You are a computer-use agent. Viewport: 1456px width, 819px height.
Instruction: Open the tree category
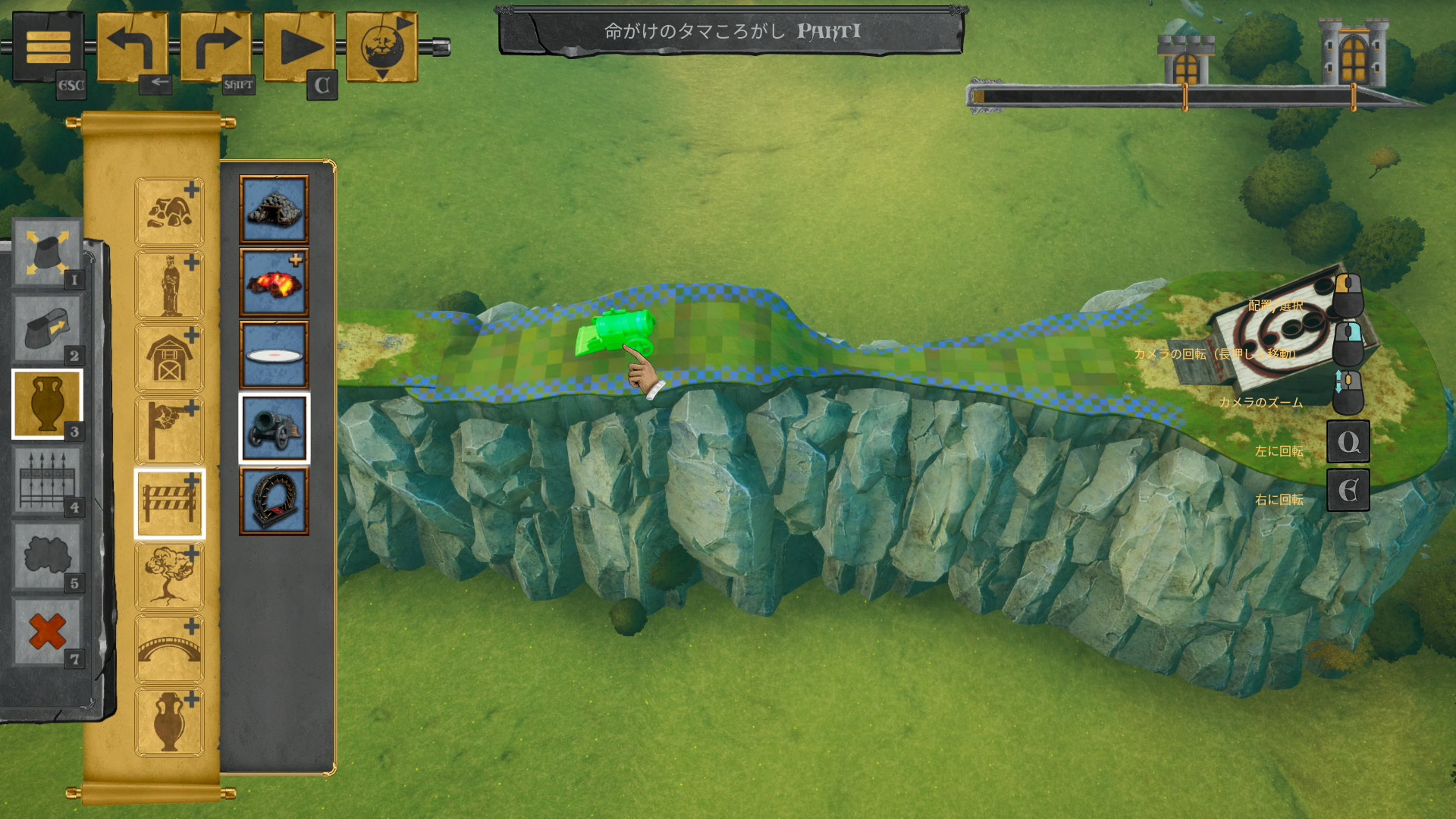169,576
